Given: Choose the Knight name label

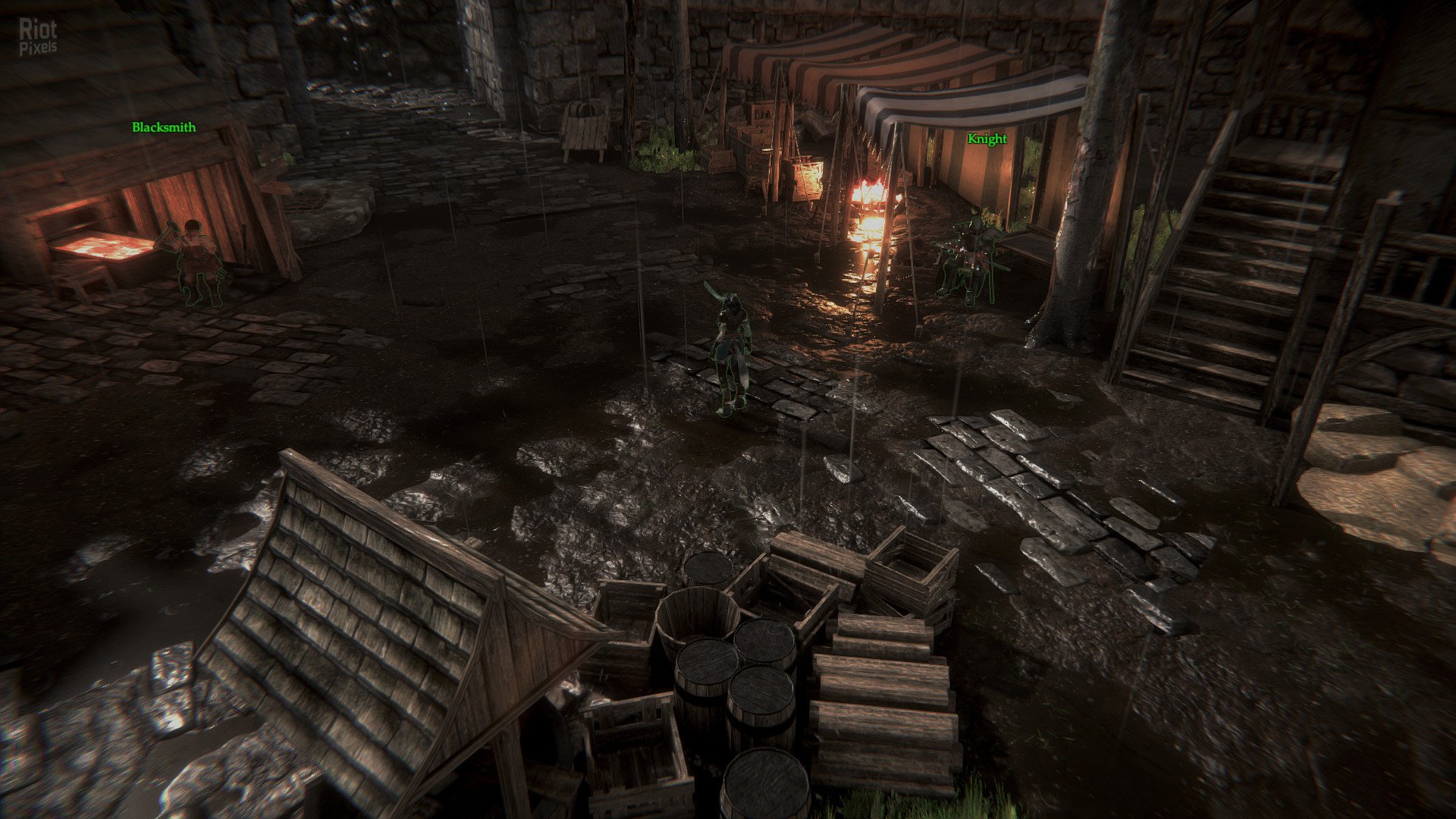Looking at the screenshot, I should click(x=987, y=139).
